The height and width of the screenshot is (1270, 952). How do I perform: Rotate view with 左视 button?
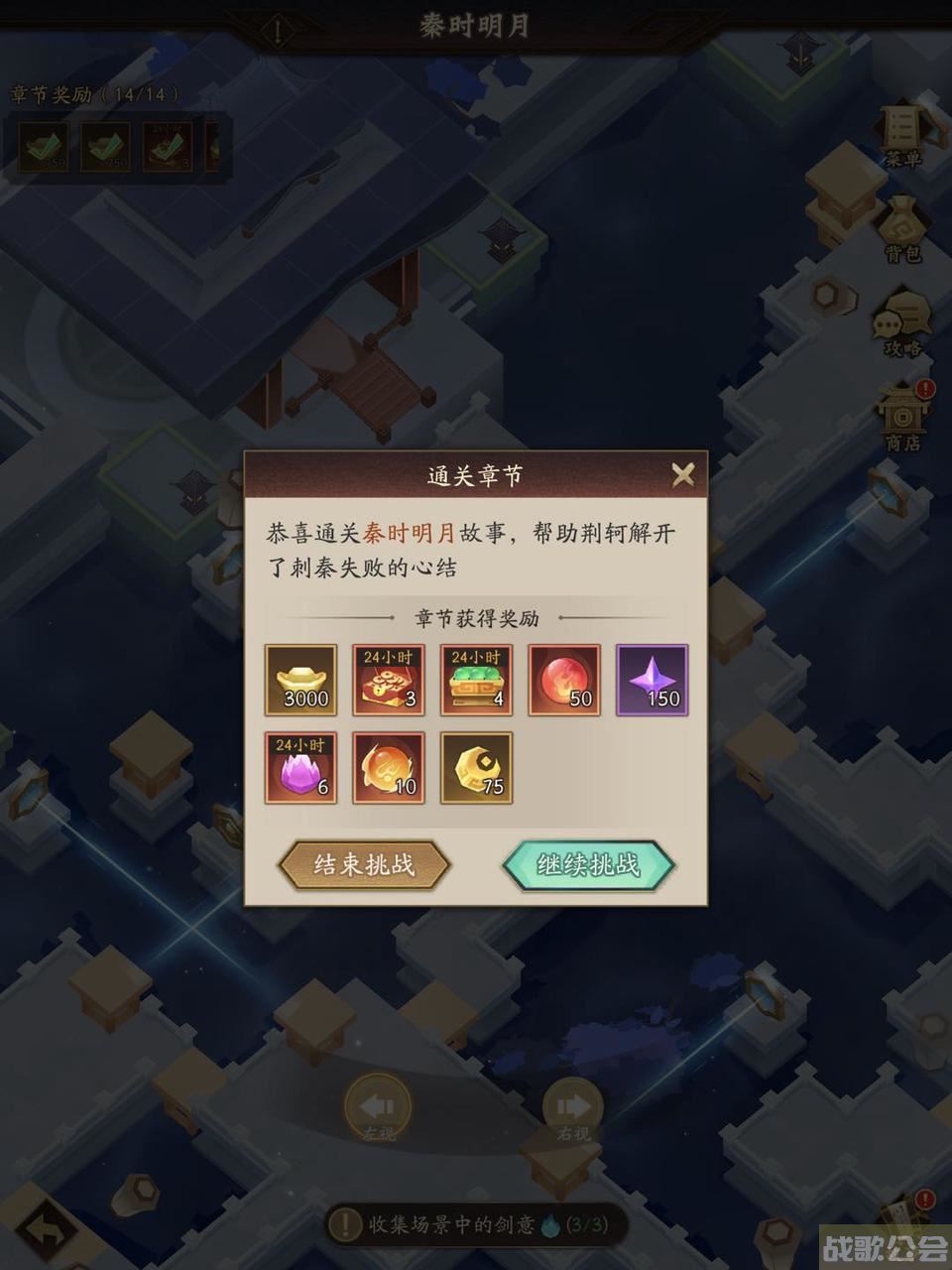pos(377,1106)
